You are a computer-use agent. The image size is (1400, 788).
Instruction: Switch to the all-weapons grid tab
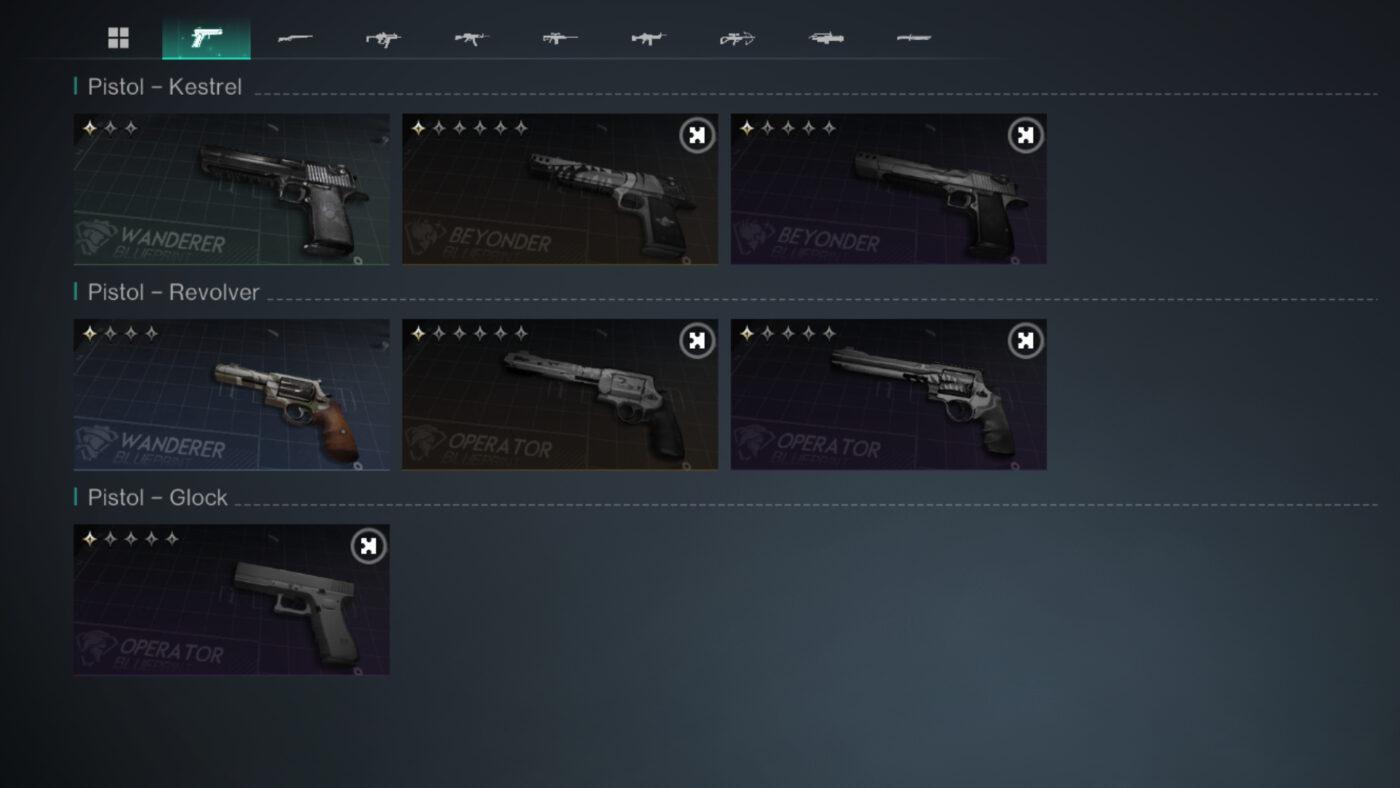click(x=118, y=37)
